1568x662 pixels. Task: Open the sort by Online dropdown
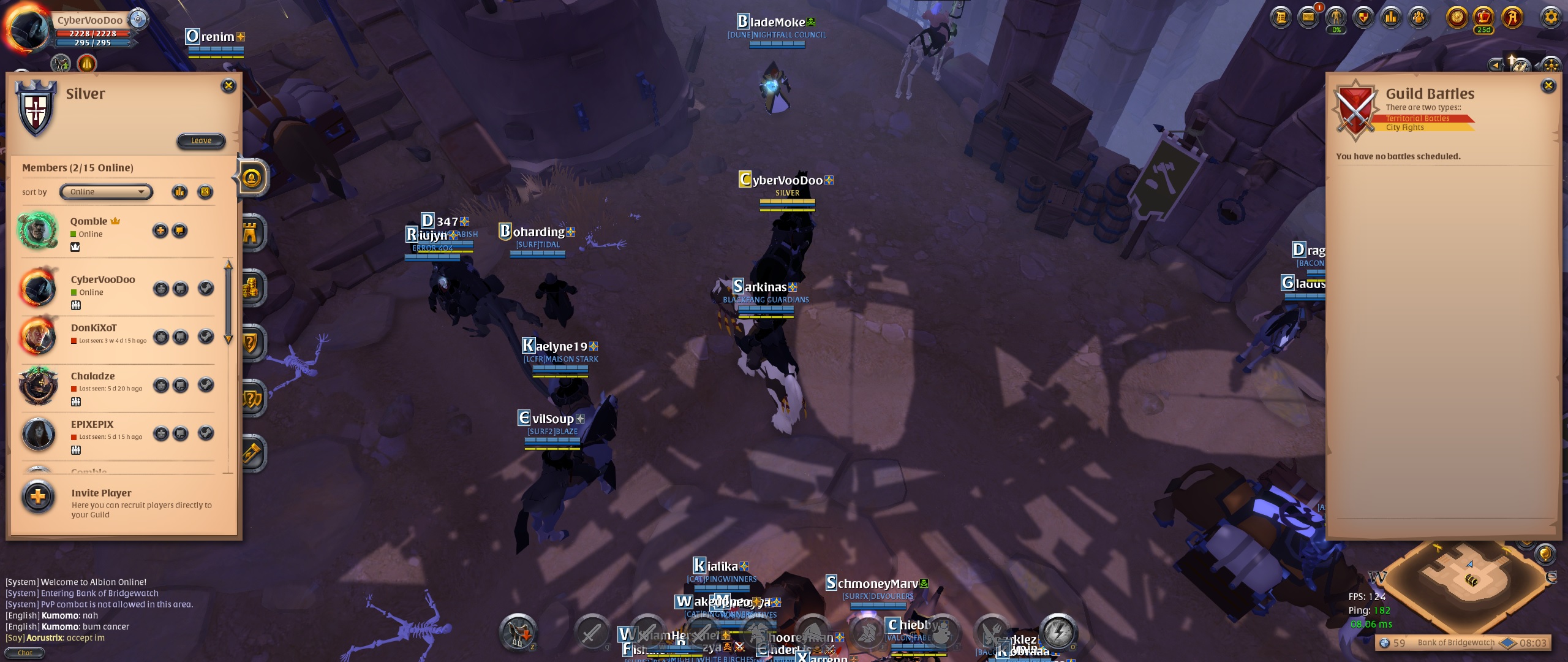point(106,192)
